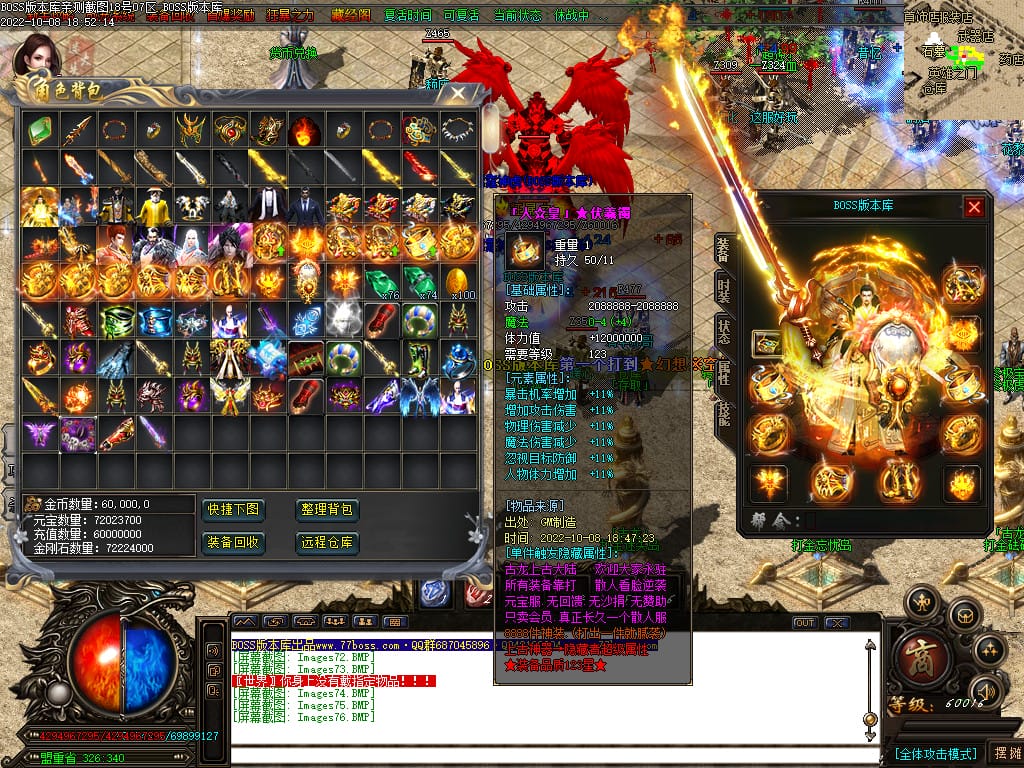Screen dimensions: 1024x768
Task: Close the BOSS版本库 equipment panel
Action: coord(973,207)
